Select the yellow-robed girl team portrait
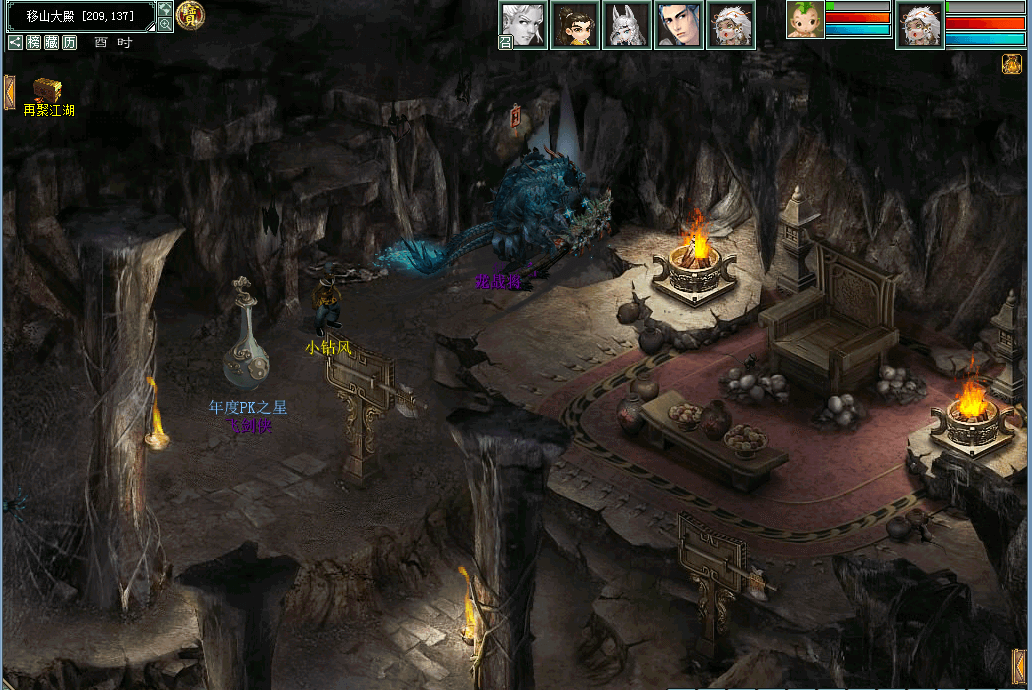1032x690 pixels. click(x=575, y=25)
